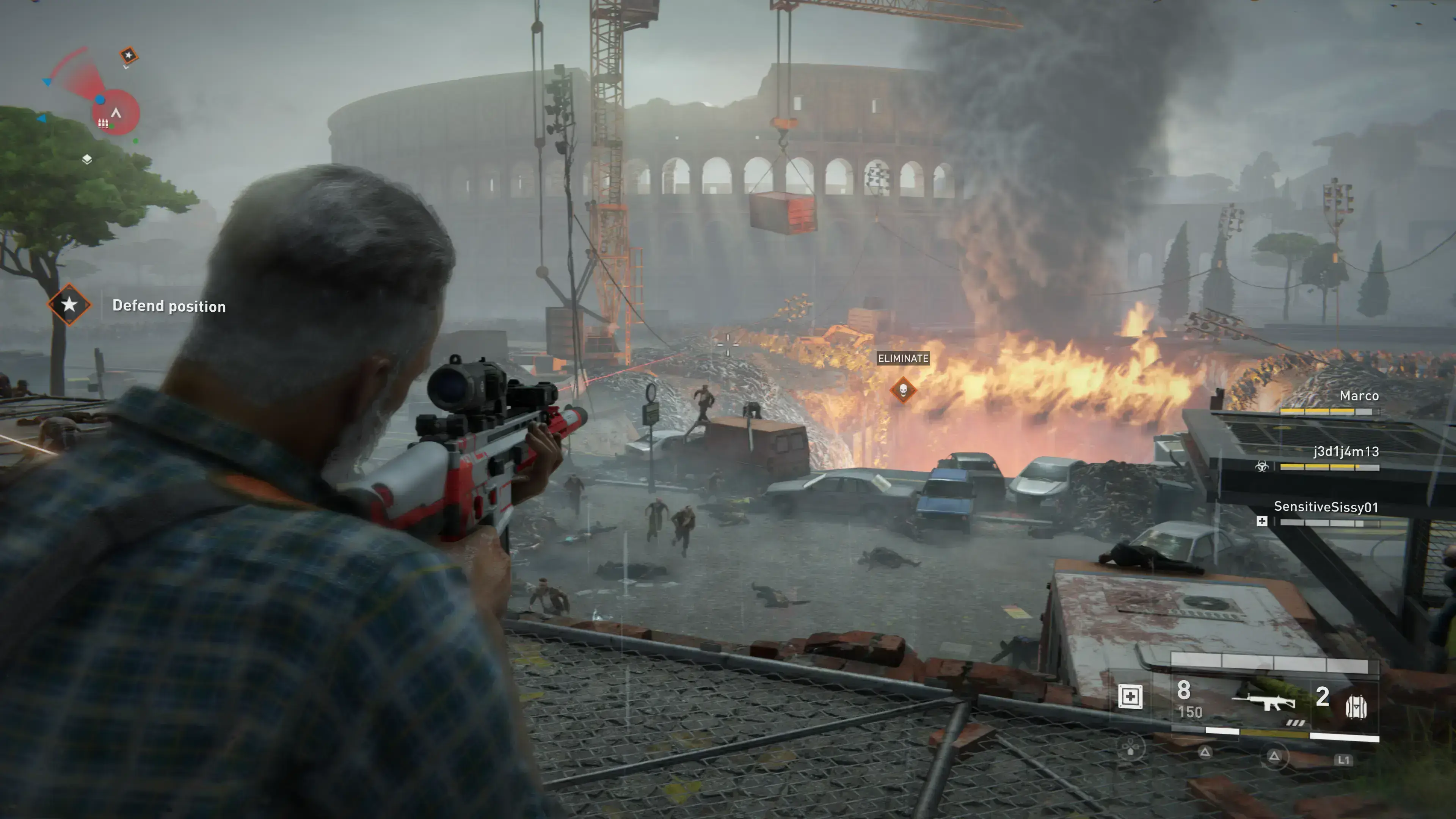Choose teammate j3d1j4m13 from the squad list

pyautogui.click(x=1345, y=452)
